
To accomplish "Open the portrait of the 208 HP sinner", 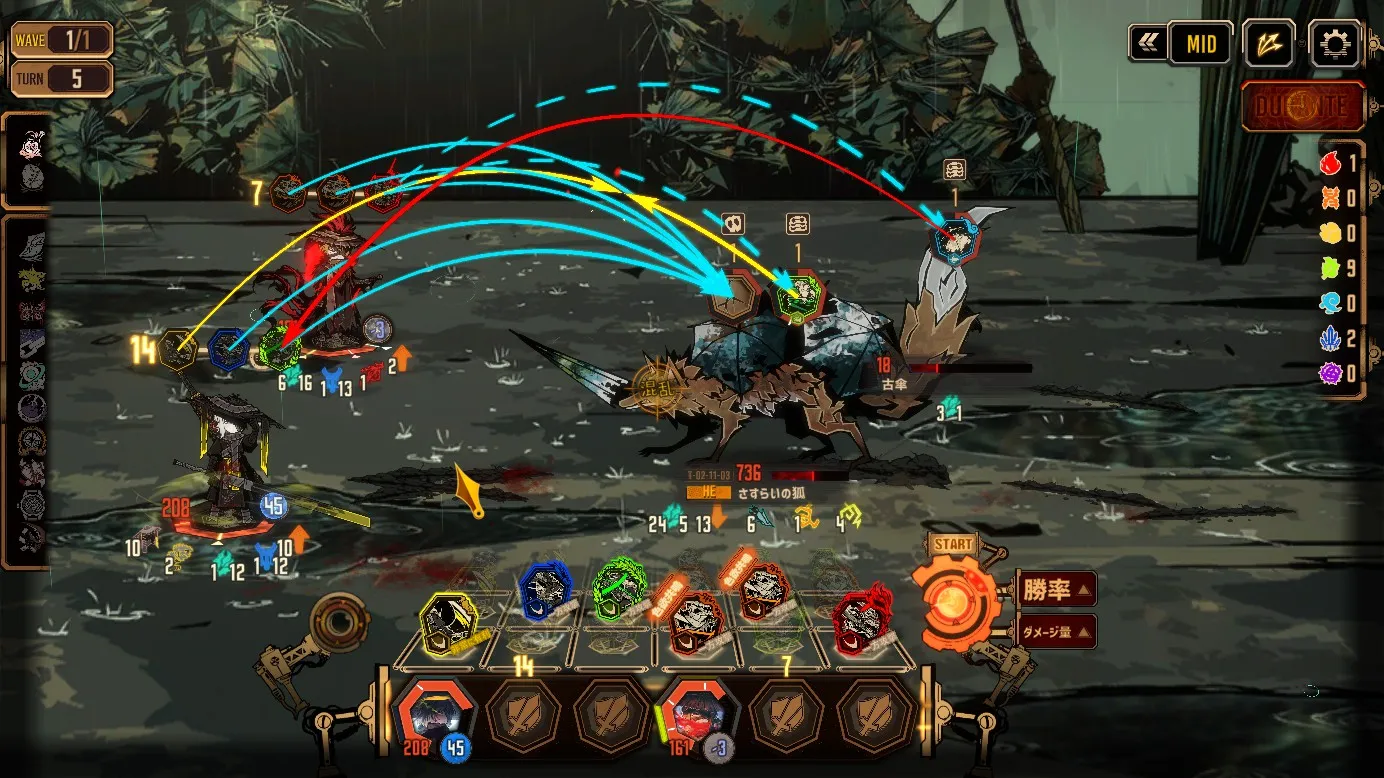I will tap(431, 712).
